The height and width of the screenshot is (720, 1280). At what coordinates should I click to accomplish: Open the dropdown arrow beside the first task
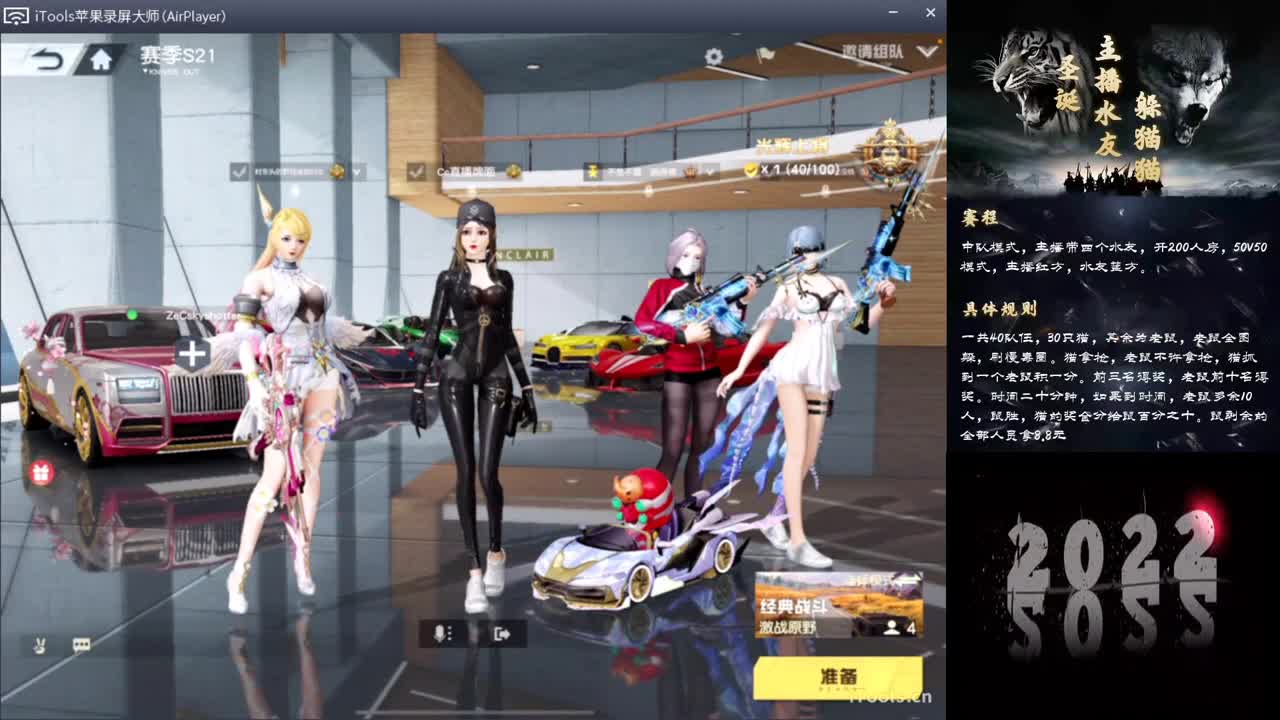[355, 171]
